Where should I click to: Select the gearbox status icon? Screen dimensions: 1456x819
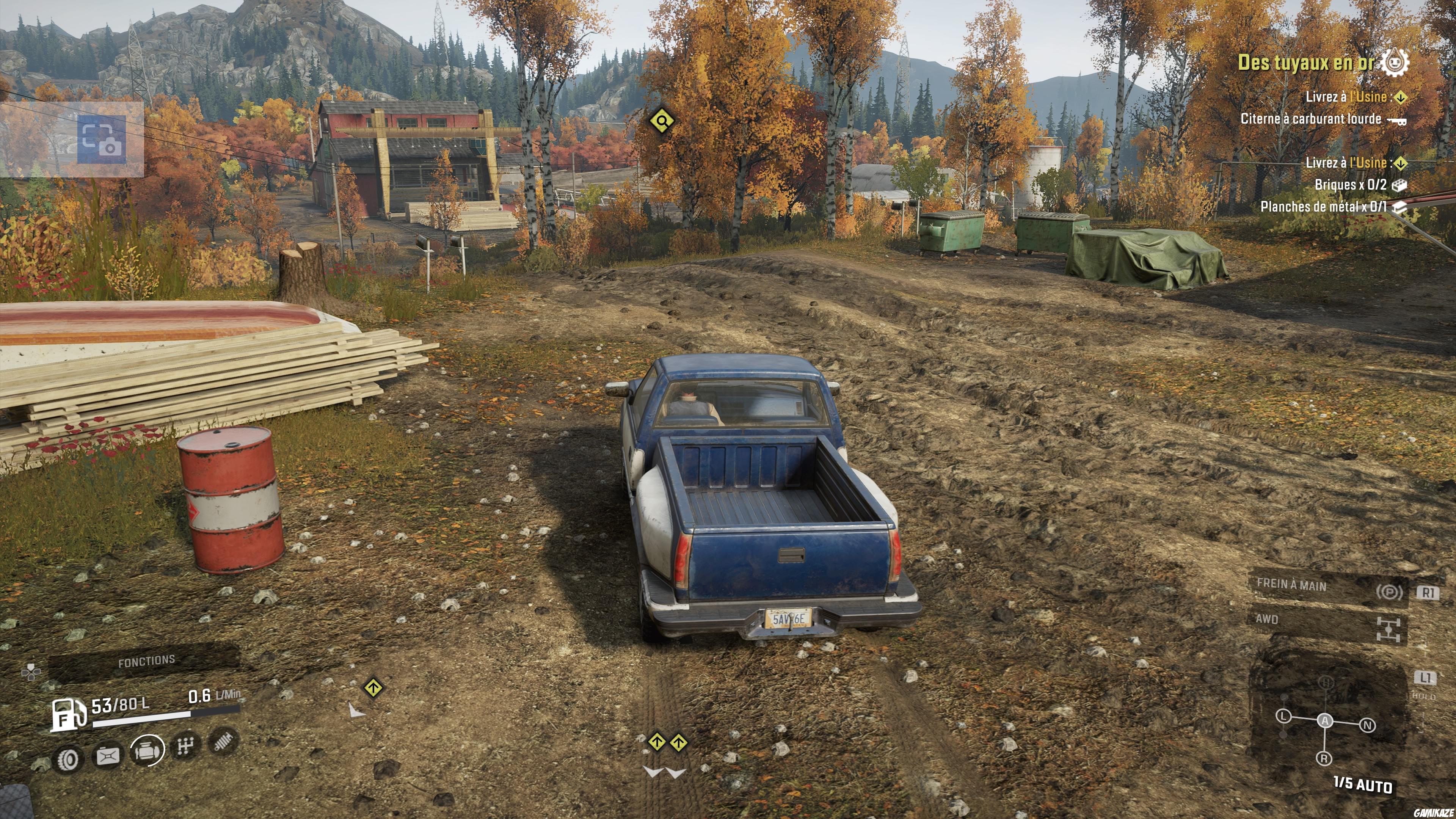click(185, 746)
